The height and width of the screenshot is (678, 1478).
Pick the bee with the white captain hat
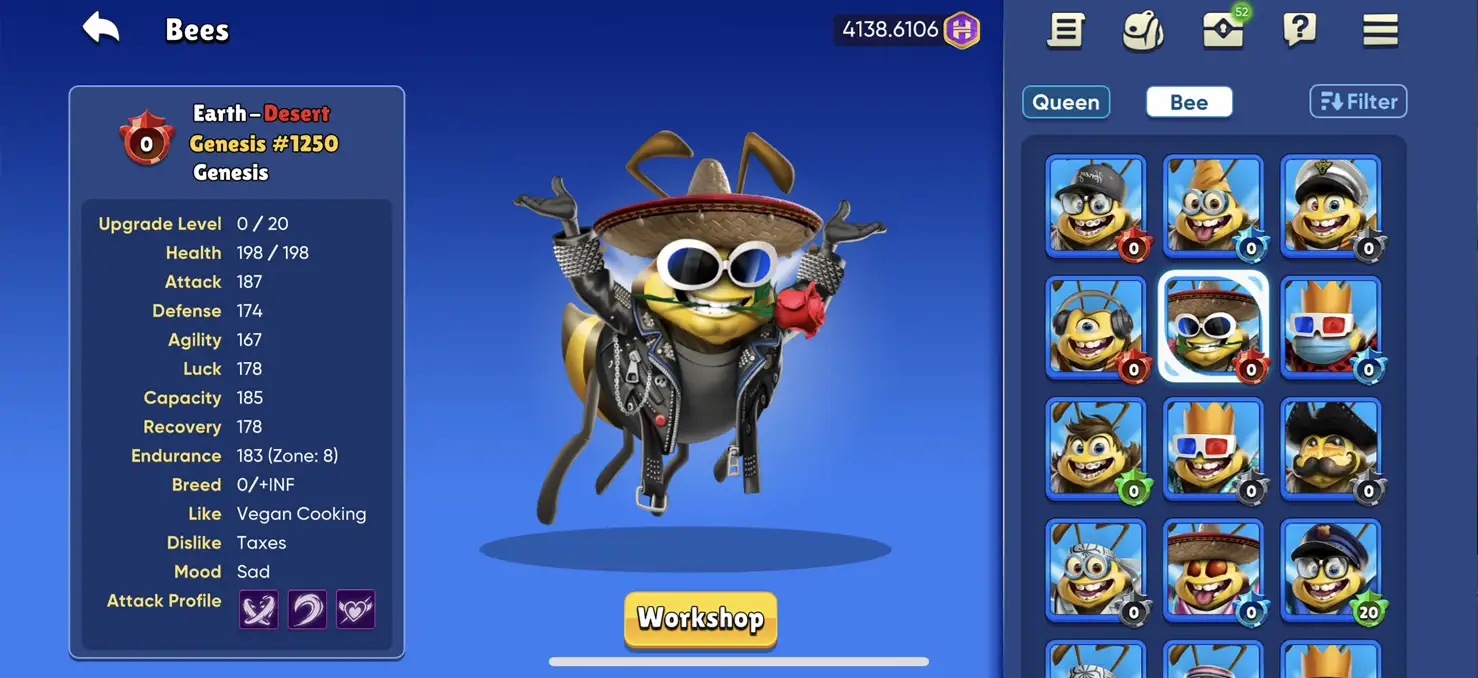coord(1331,205)
